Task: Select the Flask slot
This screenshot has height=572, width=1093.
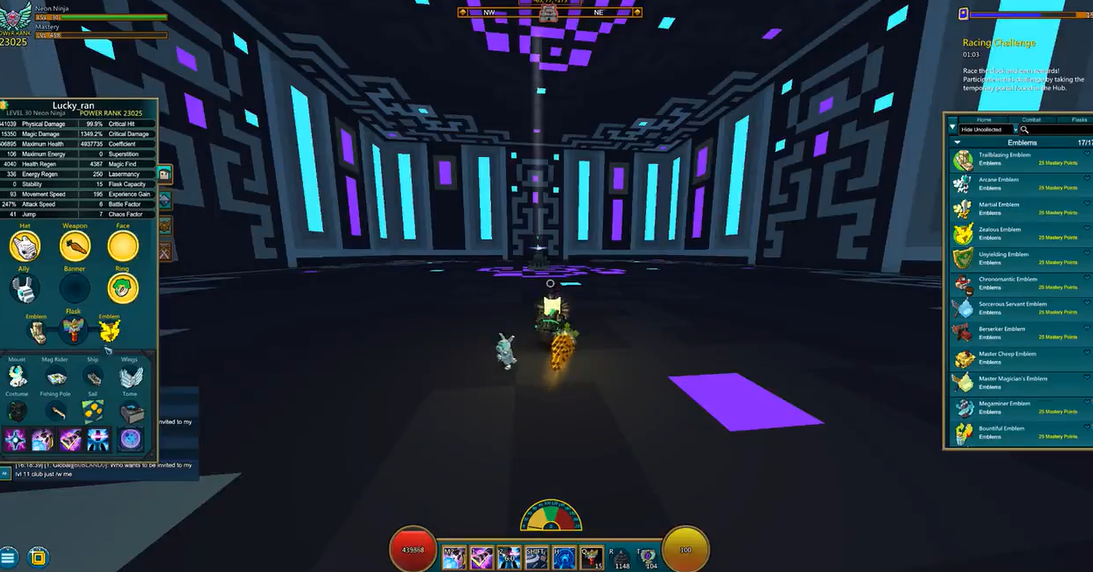Action: coord(72,330)
